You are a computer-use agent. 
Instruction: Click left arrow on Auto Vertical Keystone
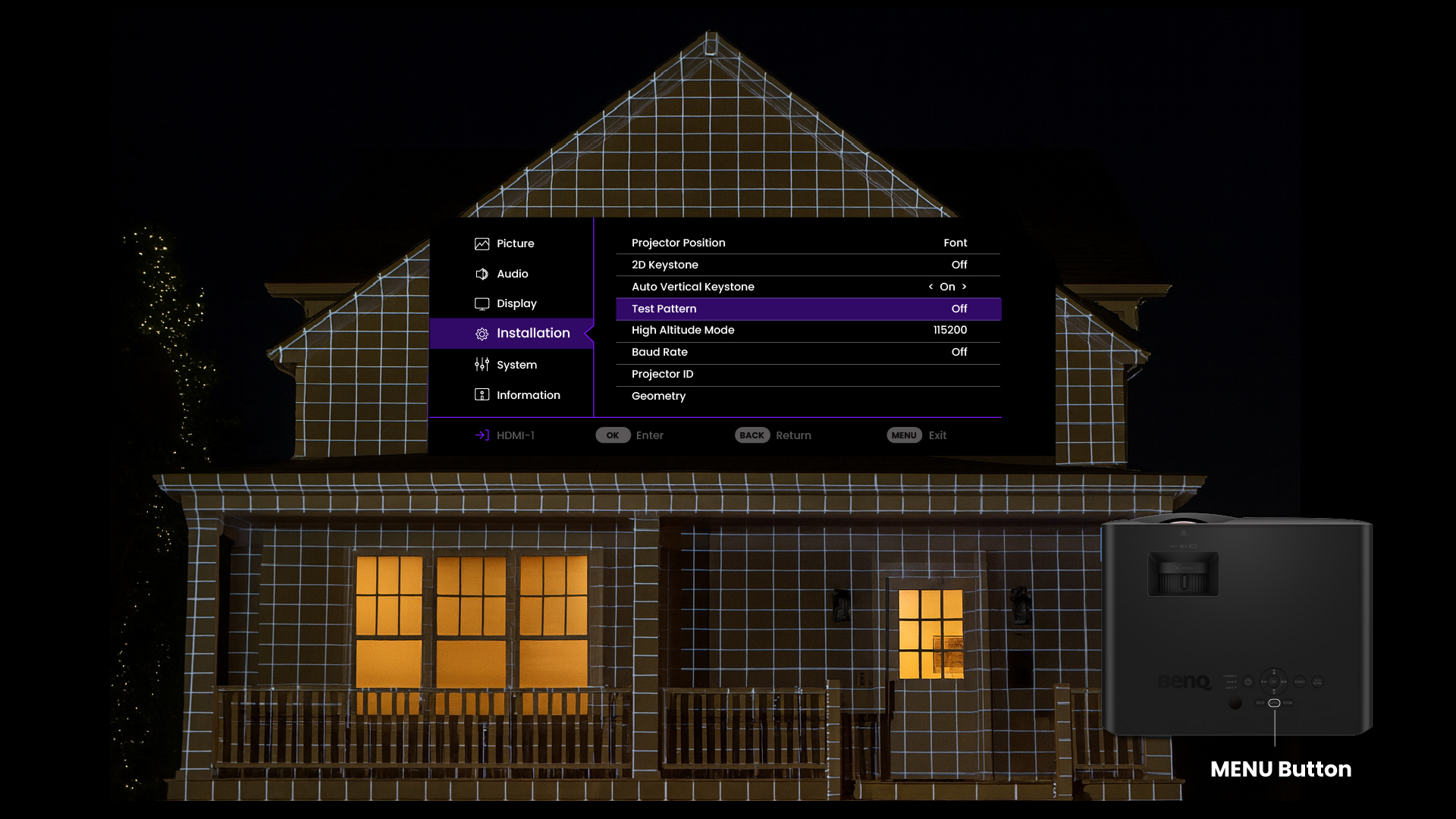click(x=931, y=287)
